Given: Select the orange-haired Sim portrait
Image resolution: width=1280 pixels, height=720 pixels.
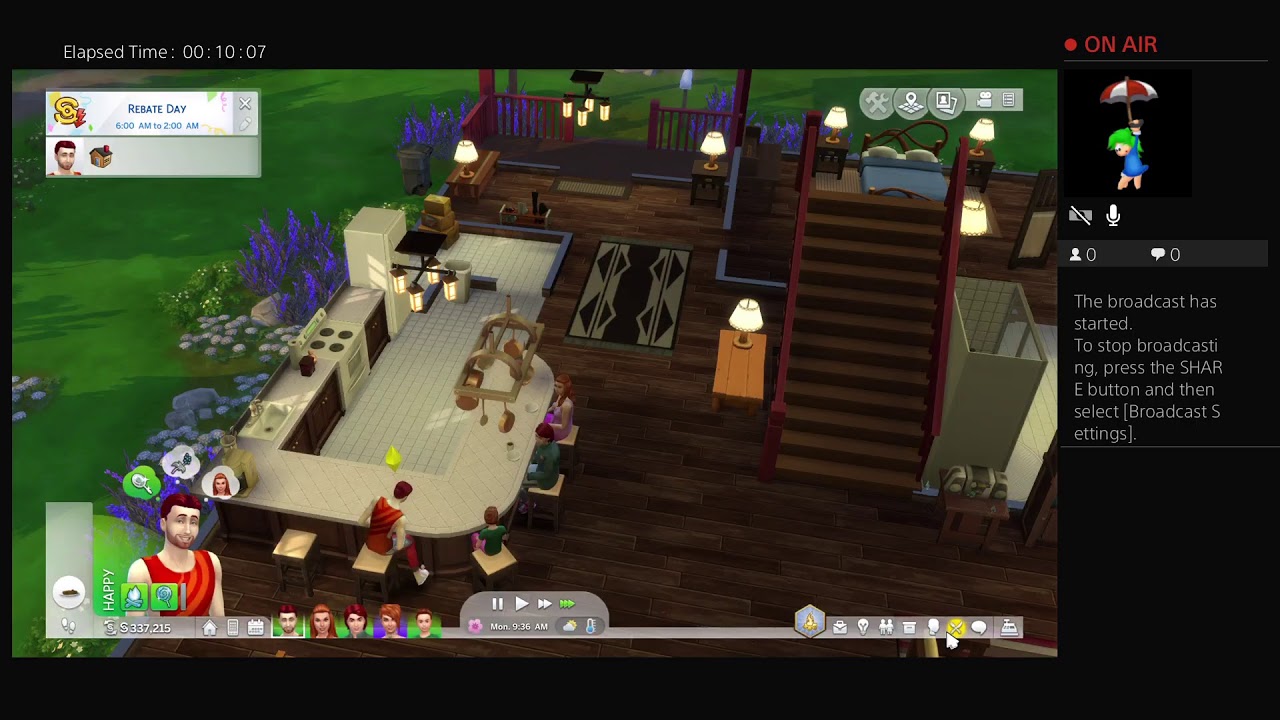Looking at the screenshot, I should (390, 624).
